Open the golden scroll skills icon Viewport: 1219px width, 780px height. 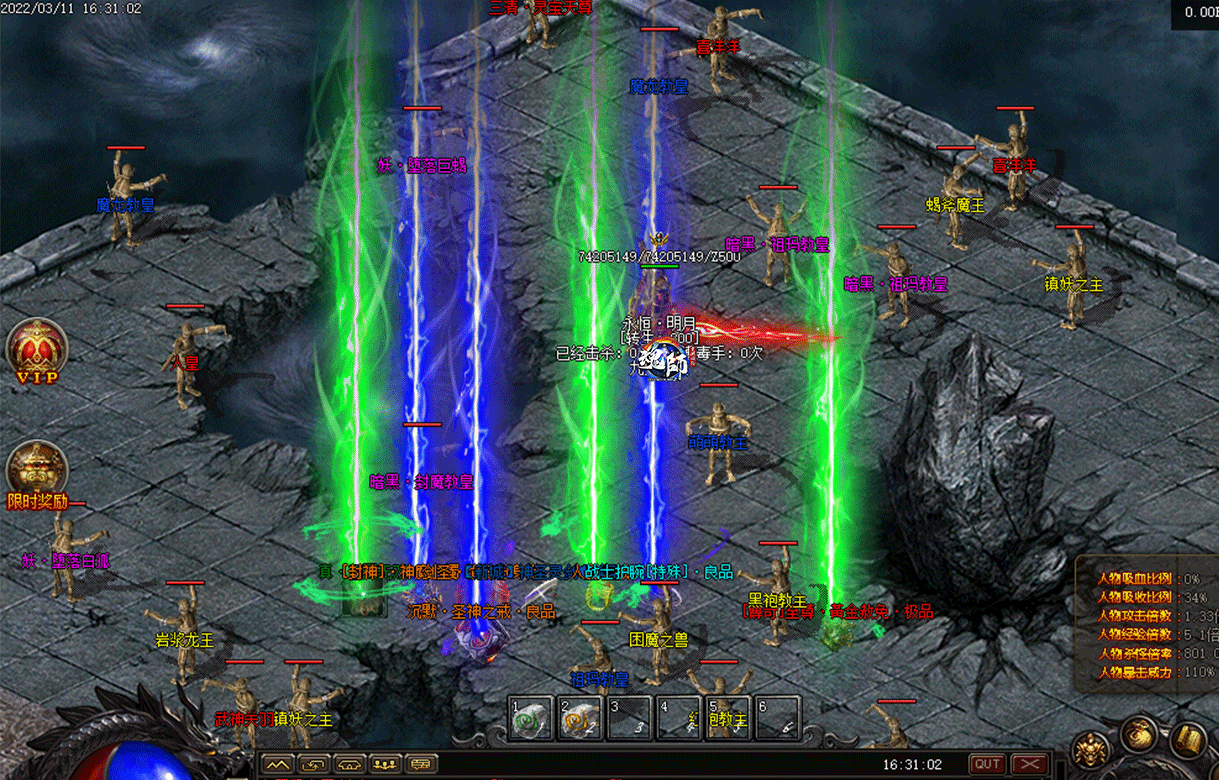[1188, 742]
